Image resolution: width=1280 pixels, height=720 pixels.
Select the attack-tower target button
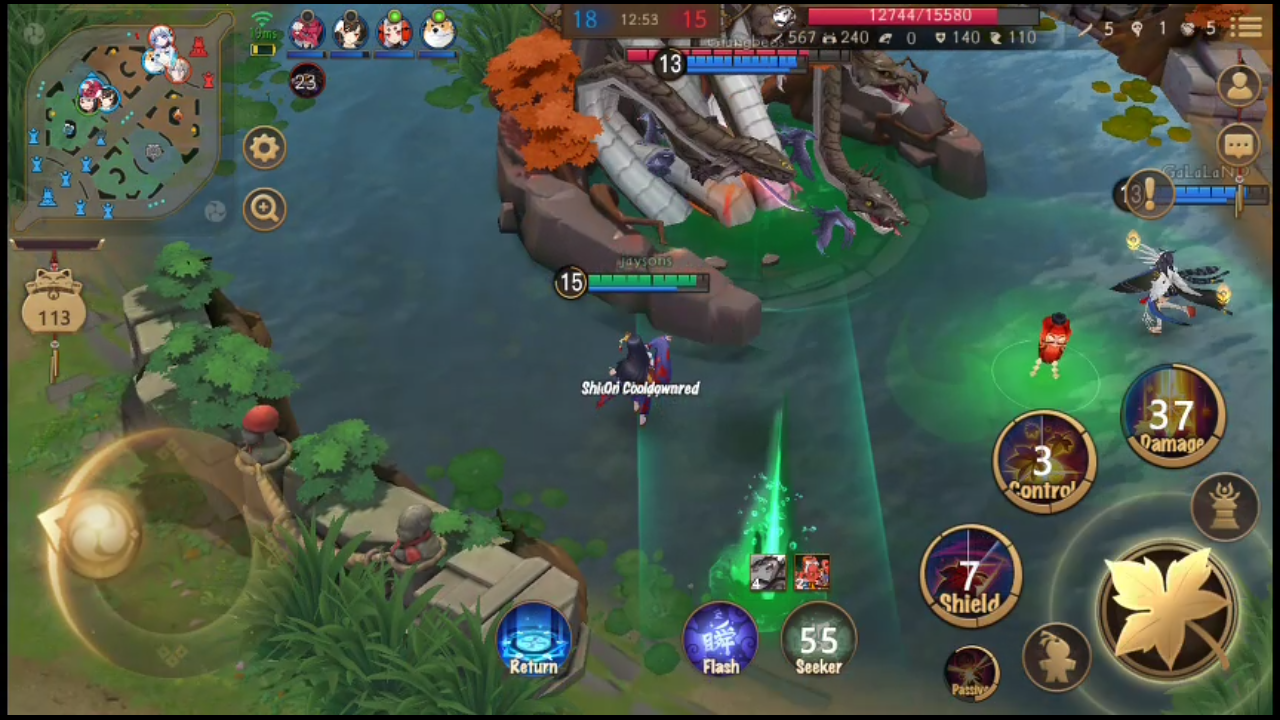(x=1225, y=505)
